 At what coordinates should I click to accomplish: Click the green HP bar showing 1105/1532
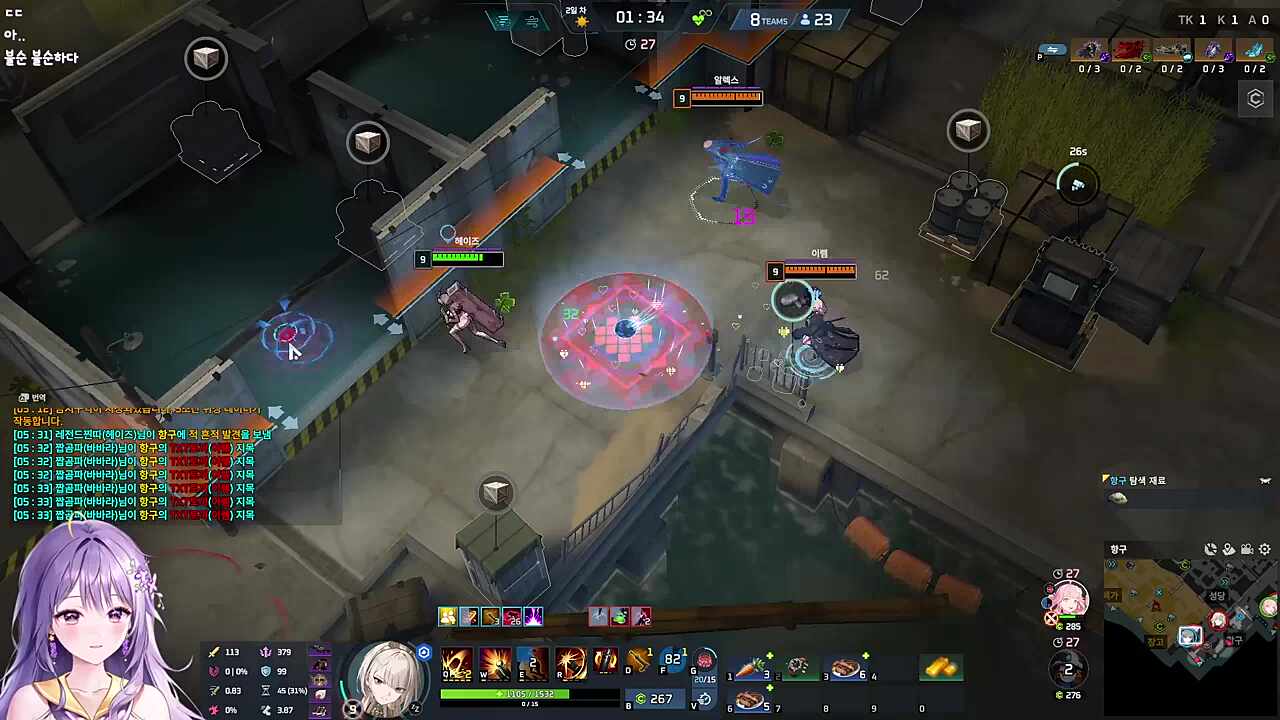(x=502, y=693)
